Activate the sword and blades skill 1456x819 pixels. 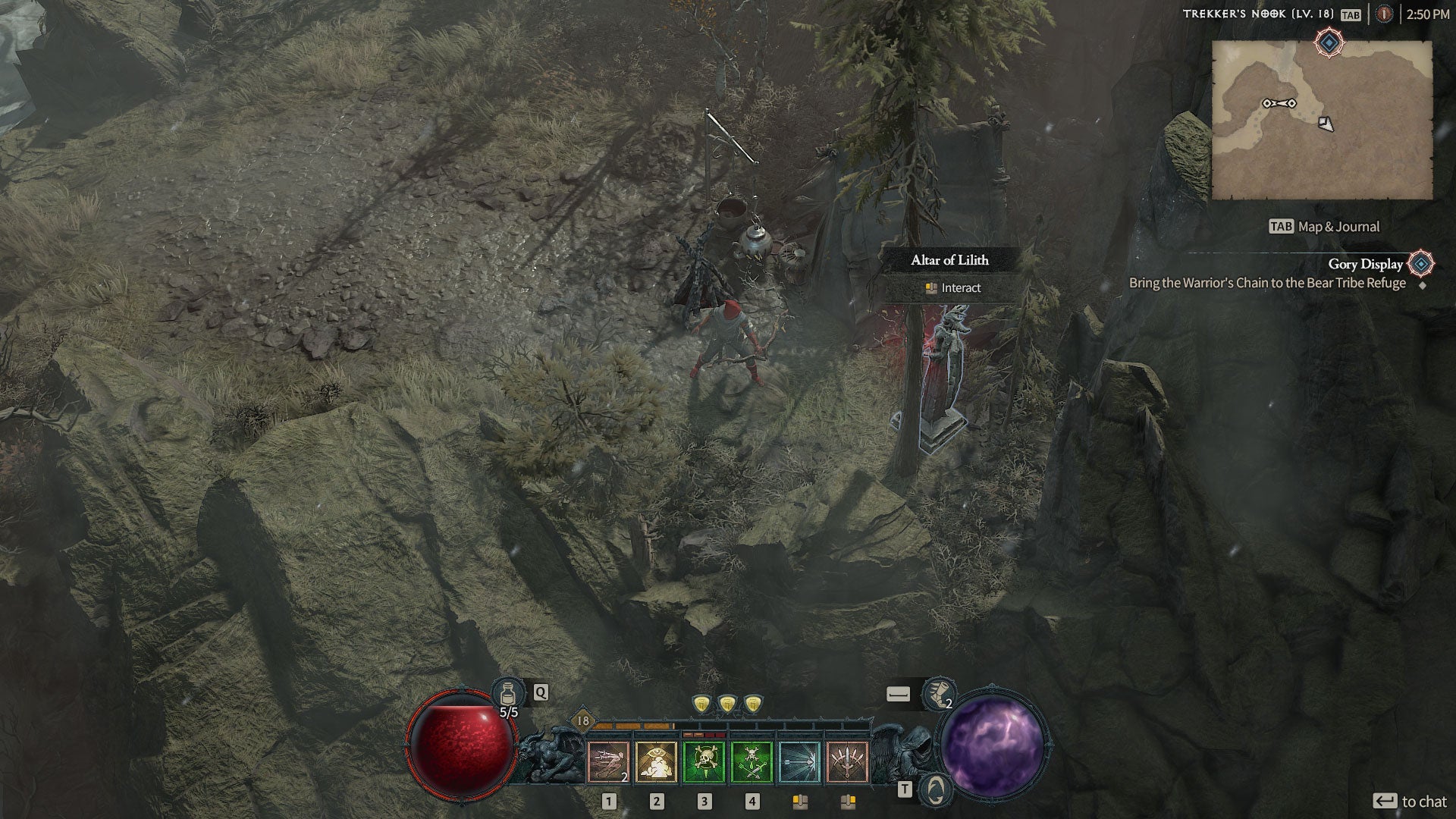coord(847,761)
